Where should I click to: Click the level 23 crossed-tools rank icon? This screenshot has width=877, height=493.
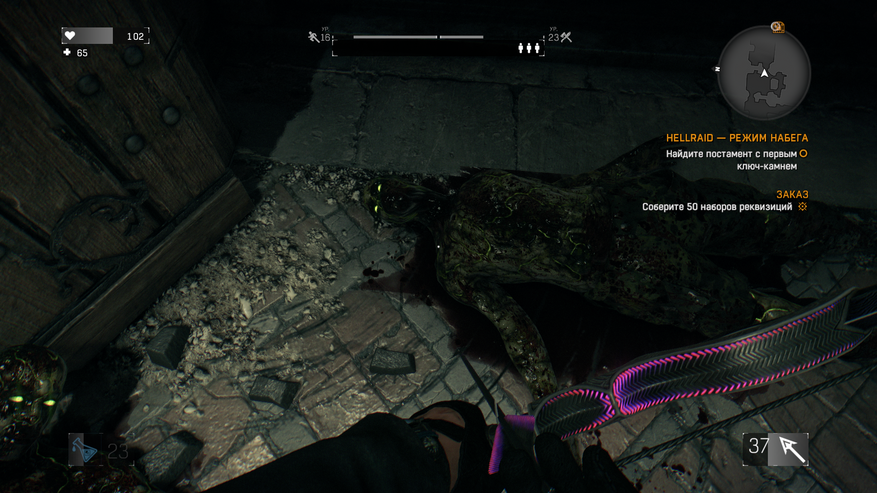566,37
